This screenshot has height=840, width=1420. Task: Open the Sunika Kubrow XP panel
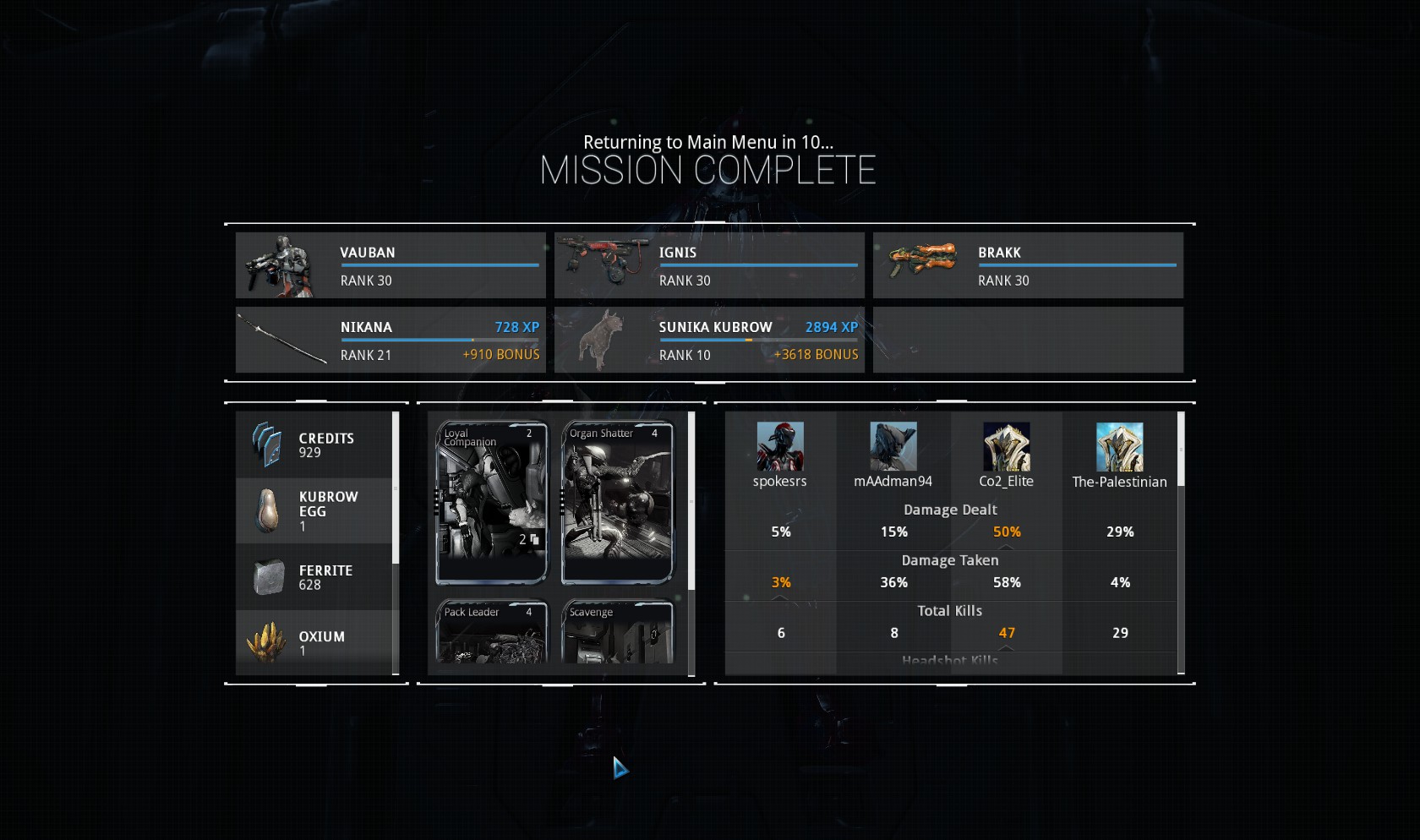pos(709,340)
